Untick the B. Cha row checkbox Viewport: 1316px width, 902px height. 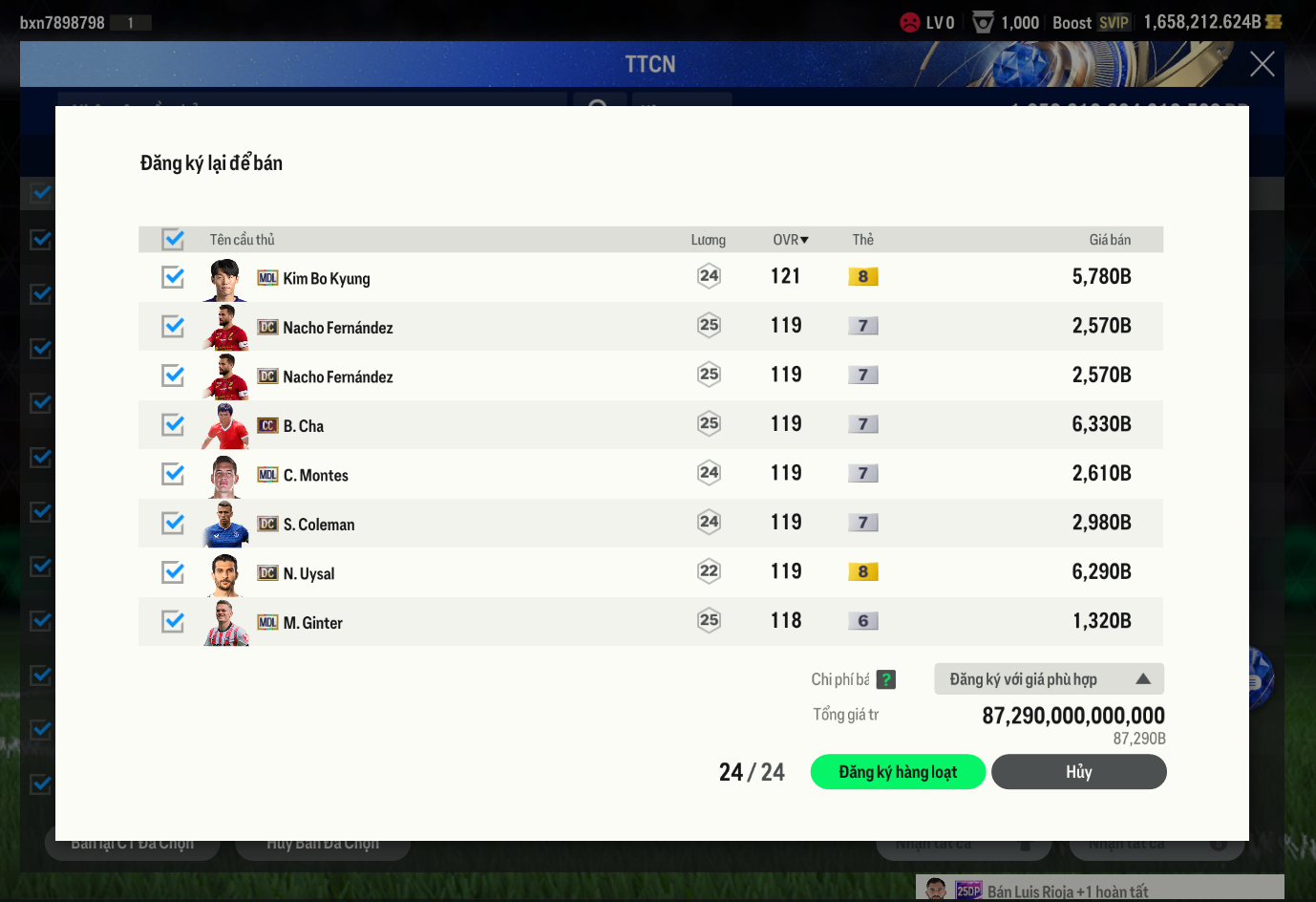173,424
